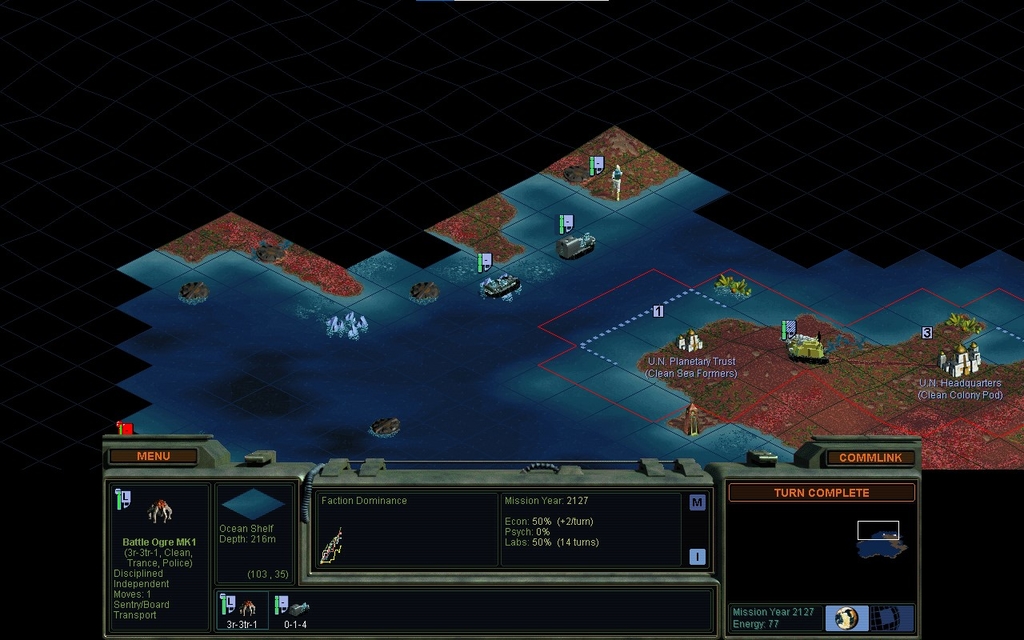Click the world minimap

[881, 541]
